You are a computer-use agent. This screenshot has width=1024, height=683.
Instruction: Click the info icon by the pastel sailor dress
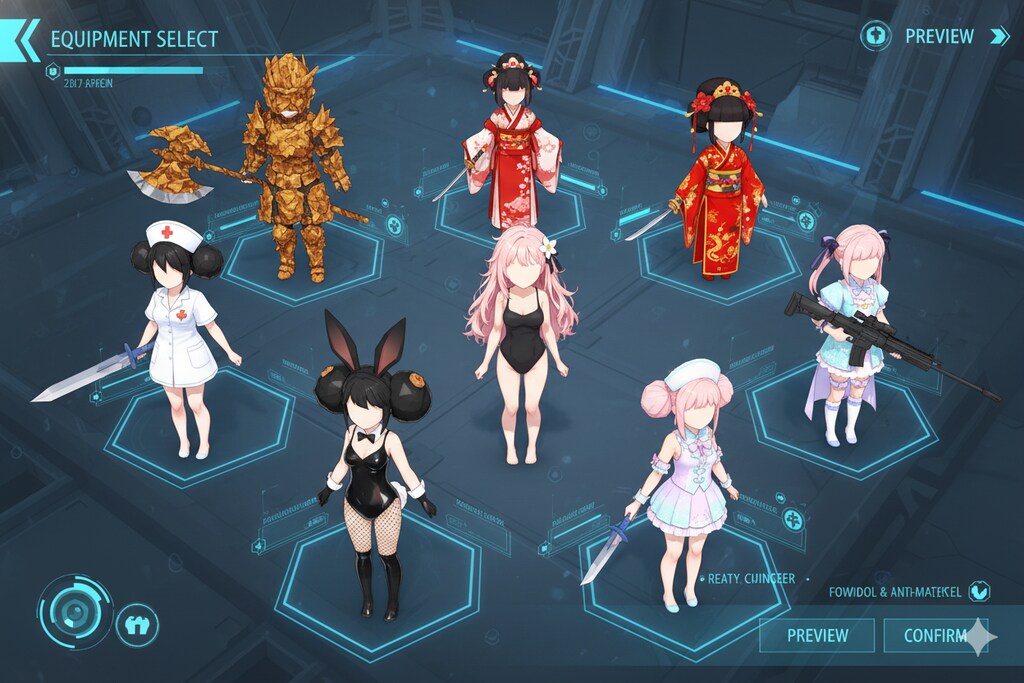[x=793, y=519]
